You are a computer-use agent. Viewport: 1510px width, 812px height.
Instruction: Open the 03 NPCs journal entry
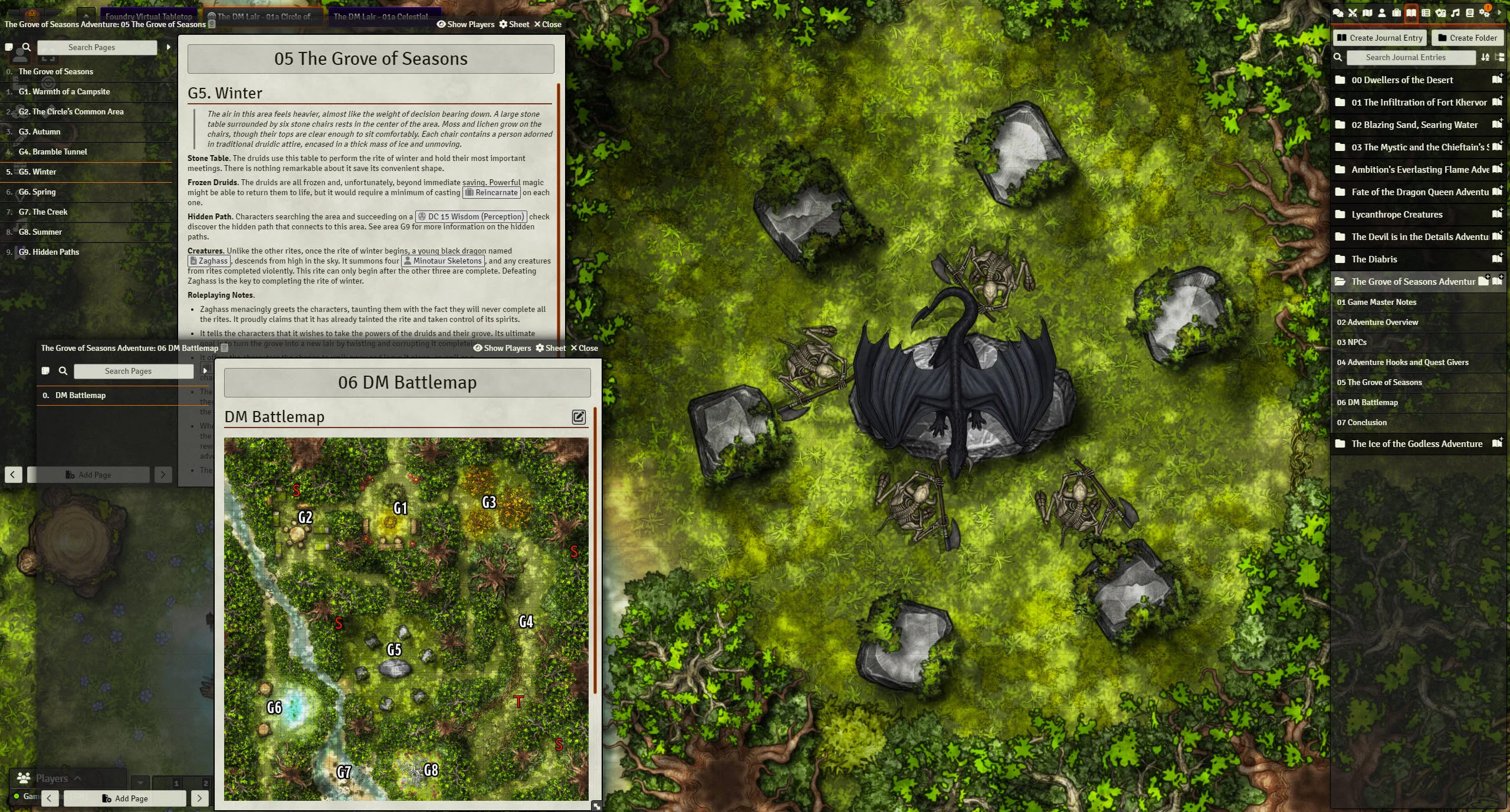tap(1351, 342)
